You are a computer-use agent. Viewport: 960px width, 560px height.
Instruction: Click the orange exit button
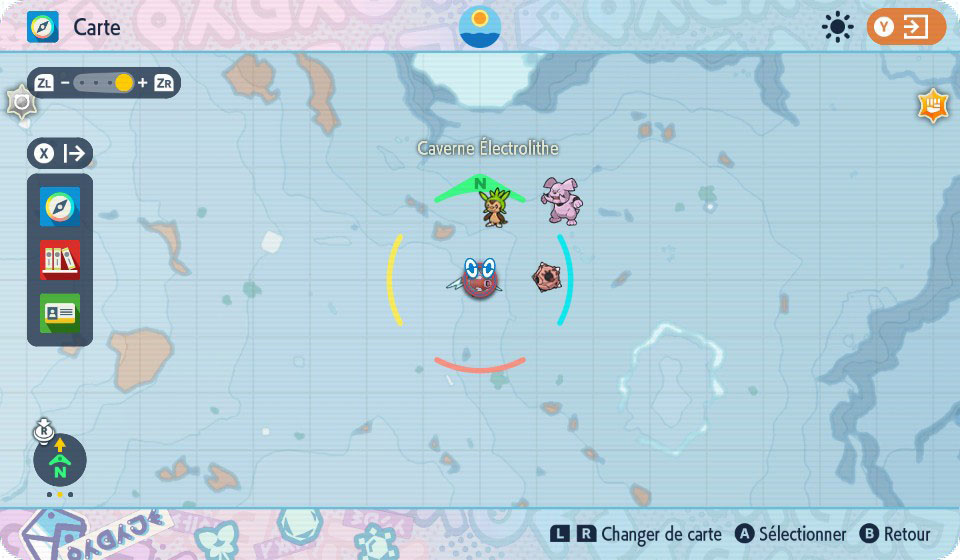click(x=906, y=27)
